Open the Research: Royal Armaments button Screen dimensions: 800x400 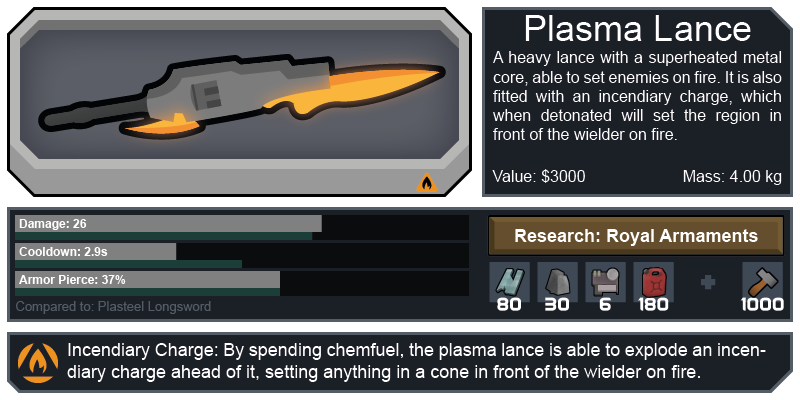[x=635, y=237]
